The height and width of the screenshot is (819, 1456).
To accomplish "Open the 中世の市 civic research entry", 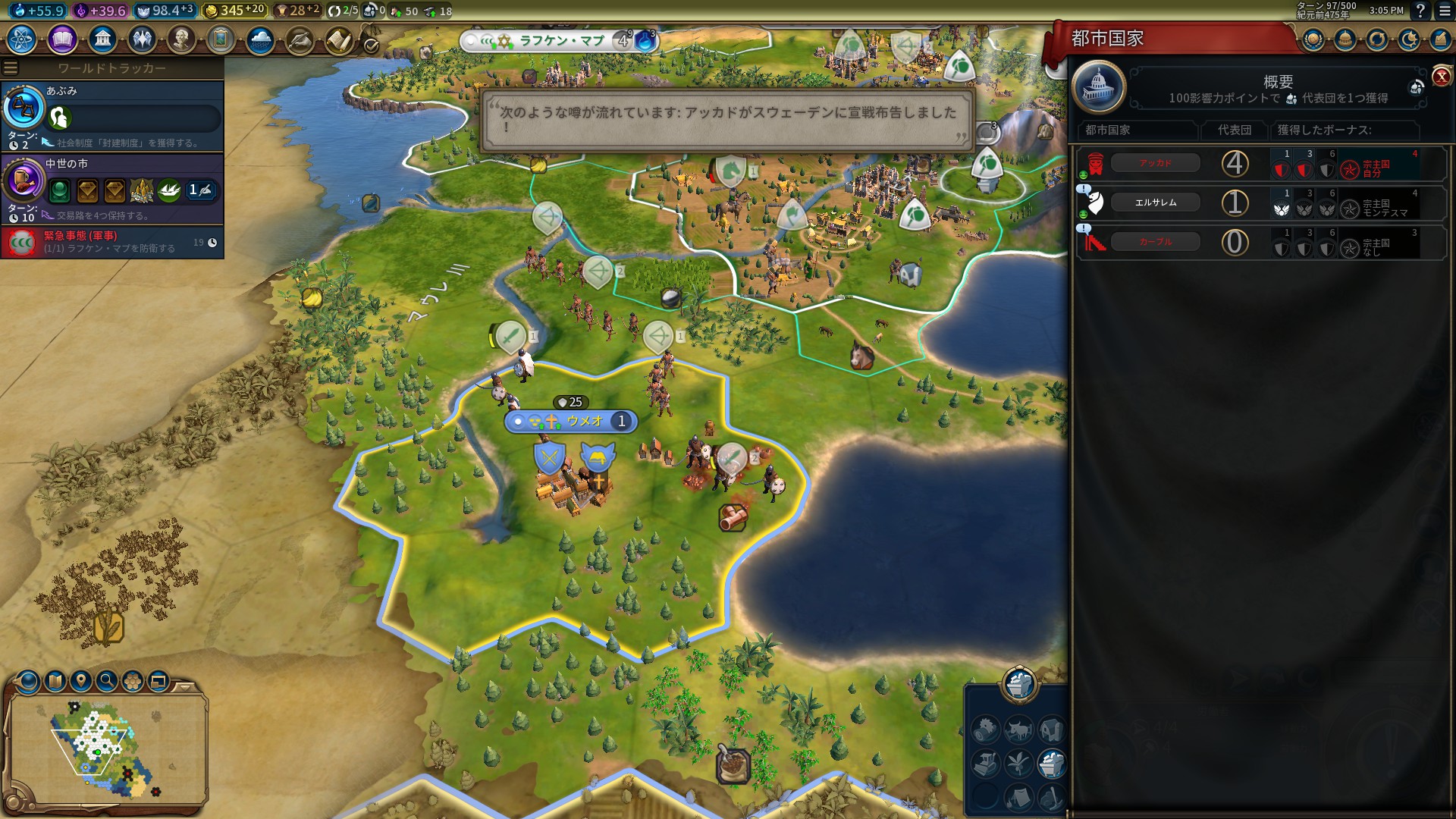I will point(112,189).
